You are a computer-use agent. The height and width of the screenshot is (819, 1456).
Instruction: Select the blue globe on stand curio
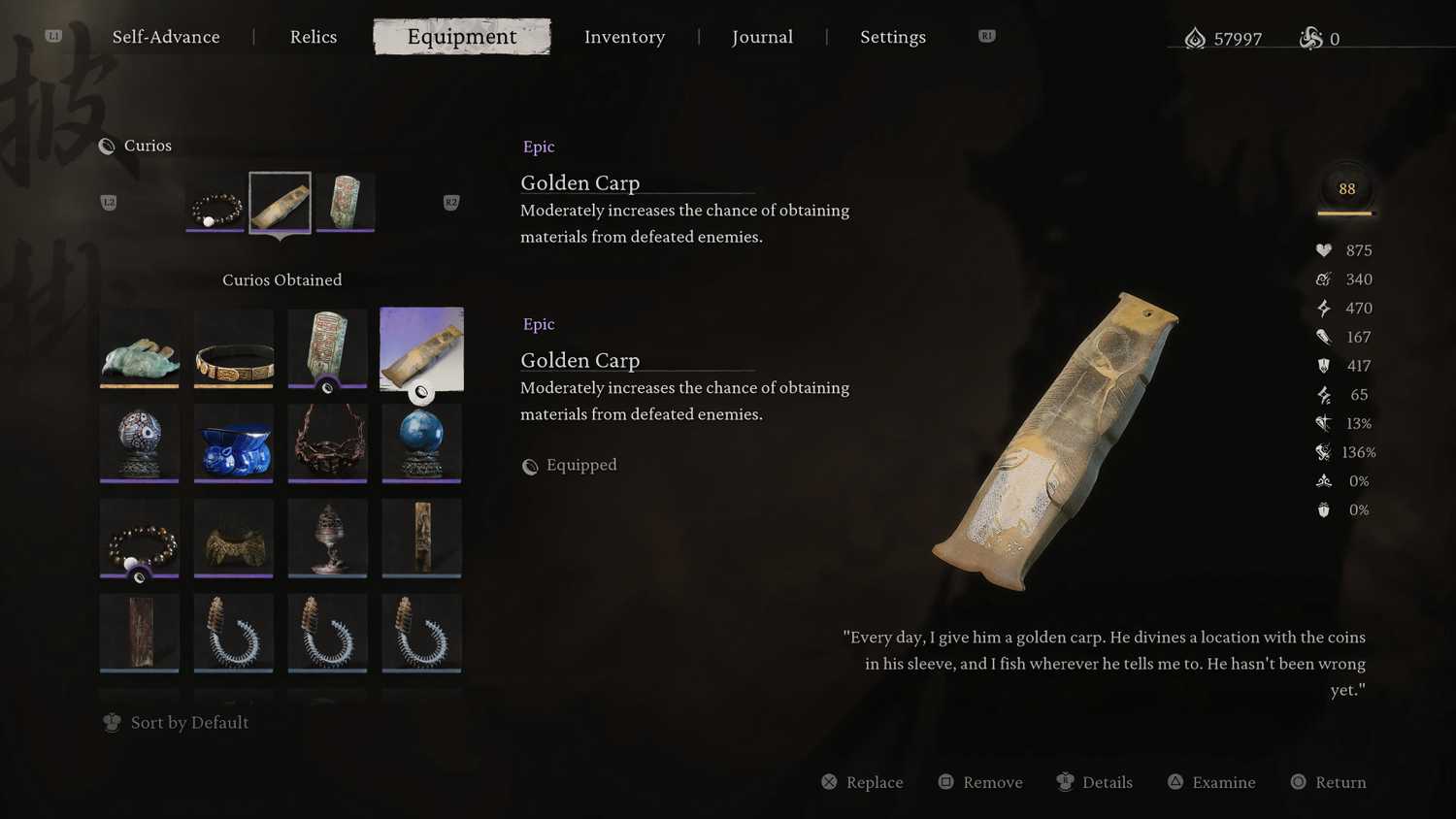(421, 442)
